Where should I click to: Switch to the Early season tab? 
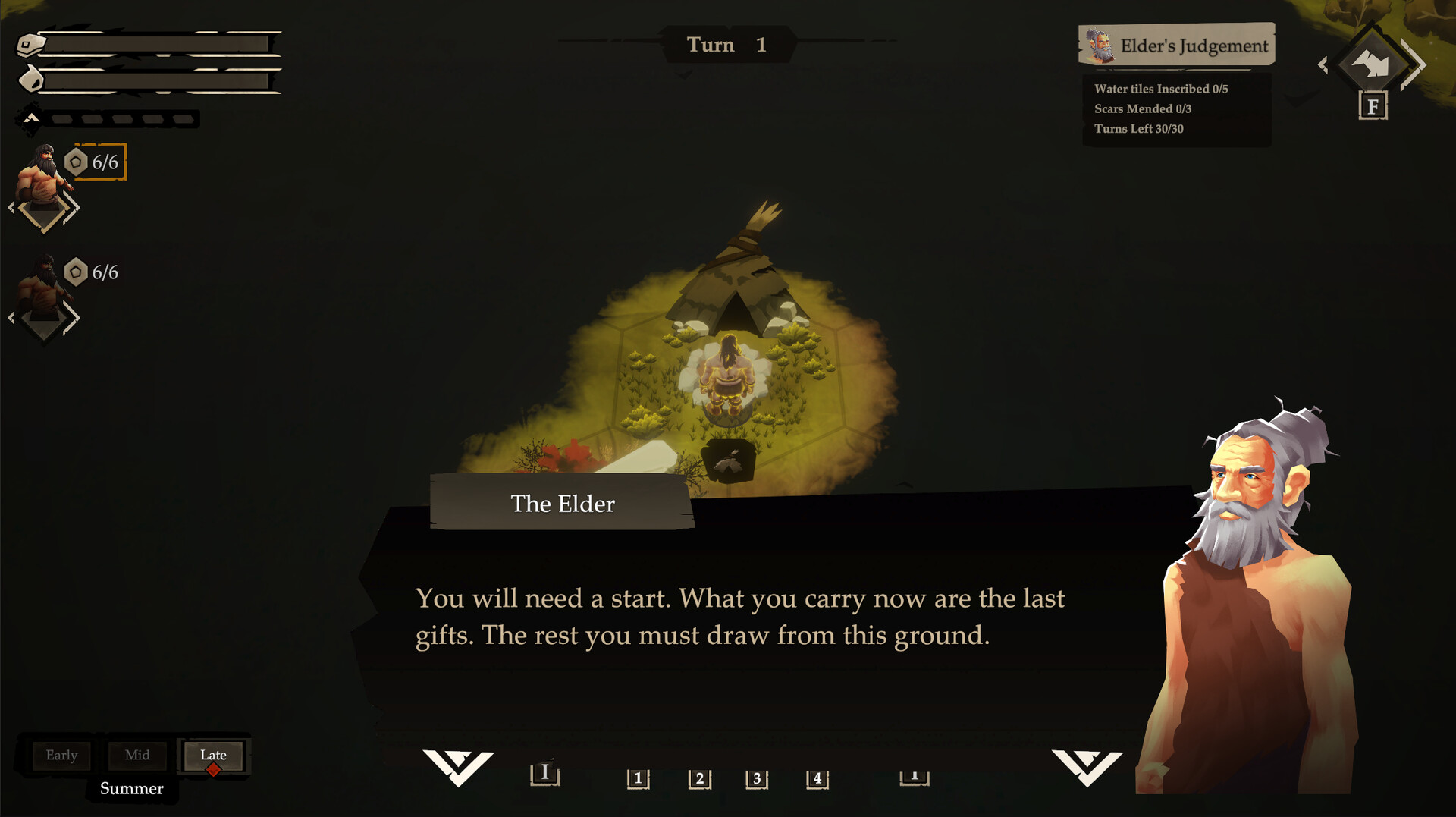pos(61,756)
